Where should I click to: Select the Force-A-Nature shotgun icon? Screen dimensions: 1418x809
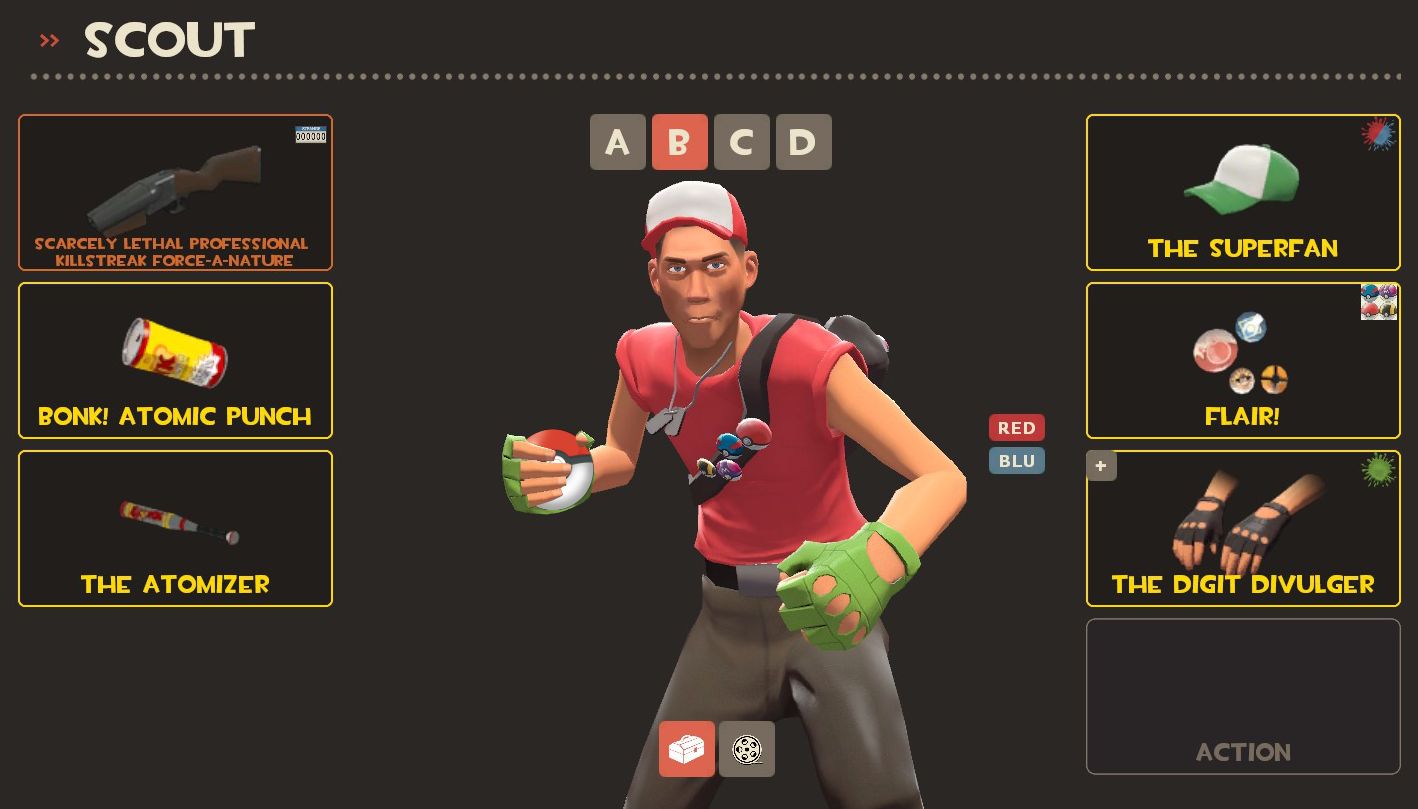[175, 185]
